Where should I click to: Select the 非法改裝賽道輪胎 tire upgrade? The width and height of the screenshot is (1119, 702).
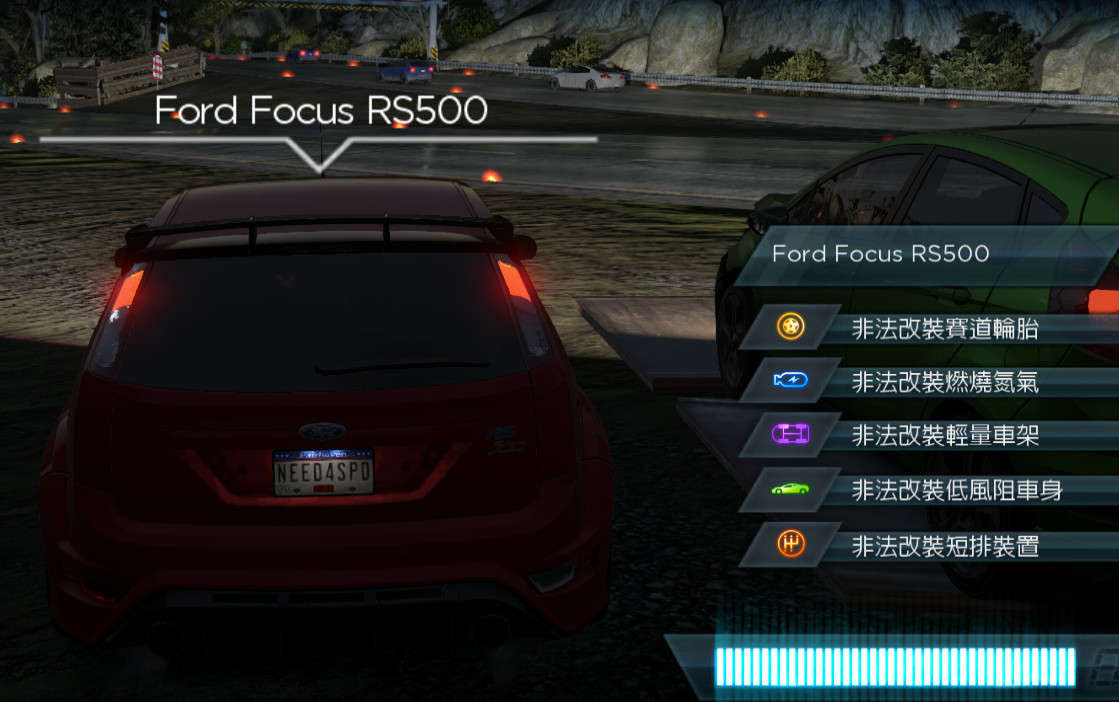pyautogui.click(x=944, y=327)
